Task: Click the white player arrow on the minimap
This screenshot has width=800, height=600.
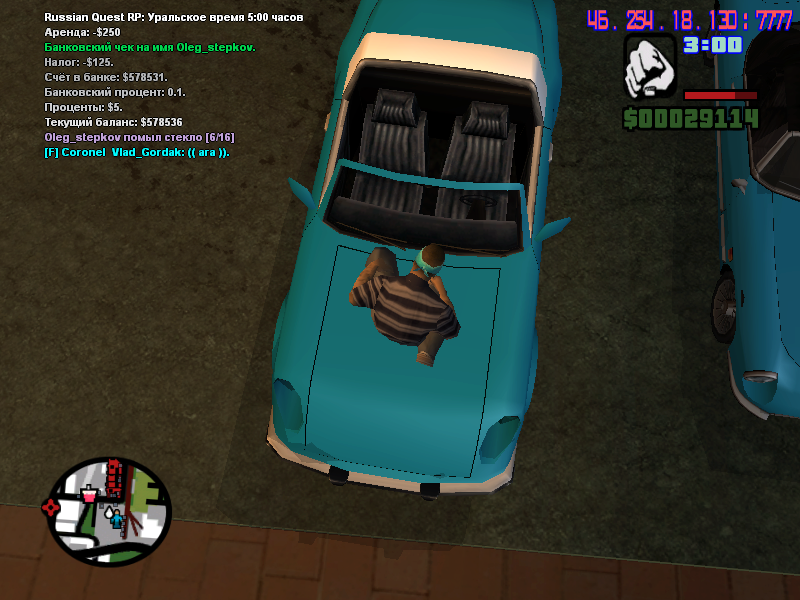Action: [x=108, y=513]
